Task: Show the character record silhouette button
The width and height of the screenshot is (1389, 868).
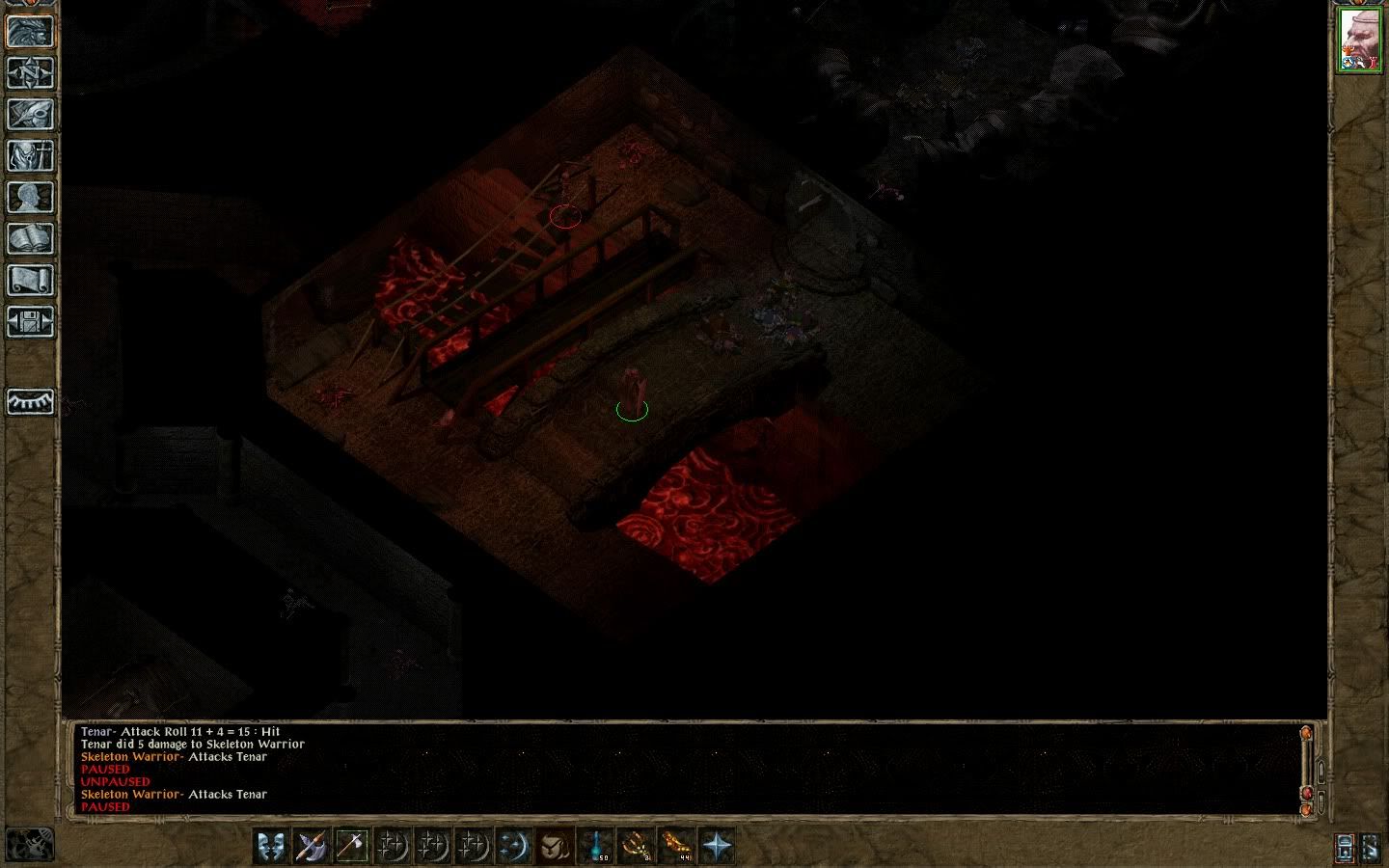Action: click(30, 197)
